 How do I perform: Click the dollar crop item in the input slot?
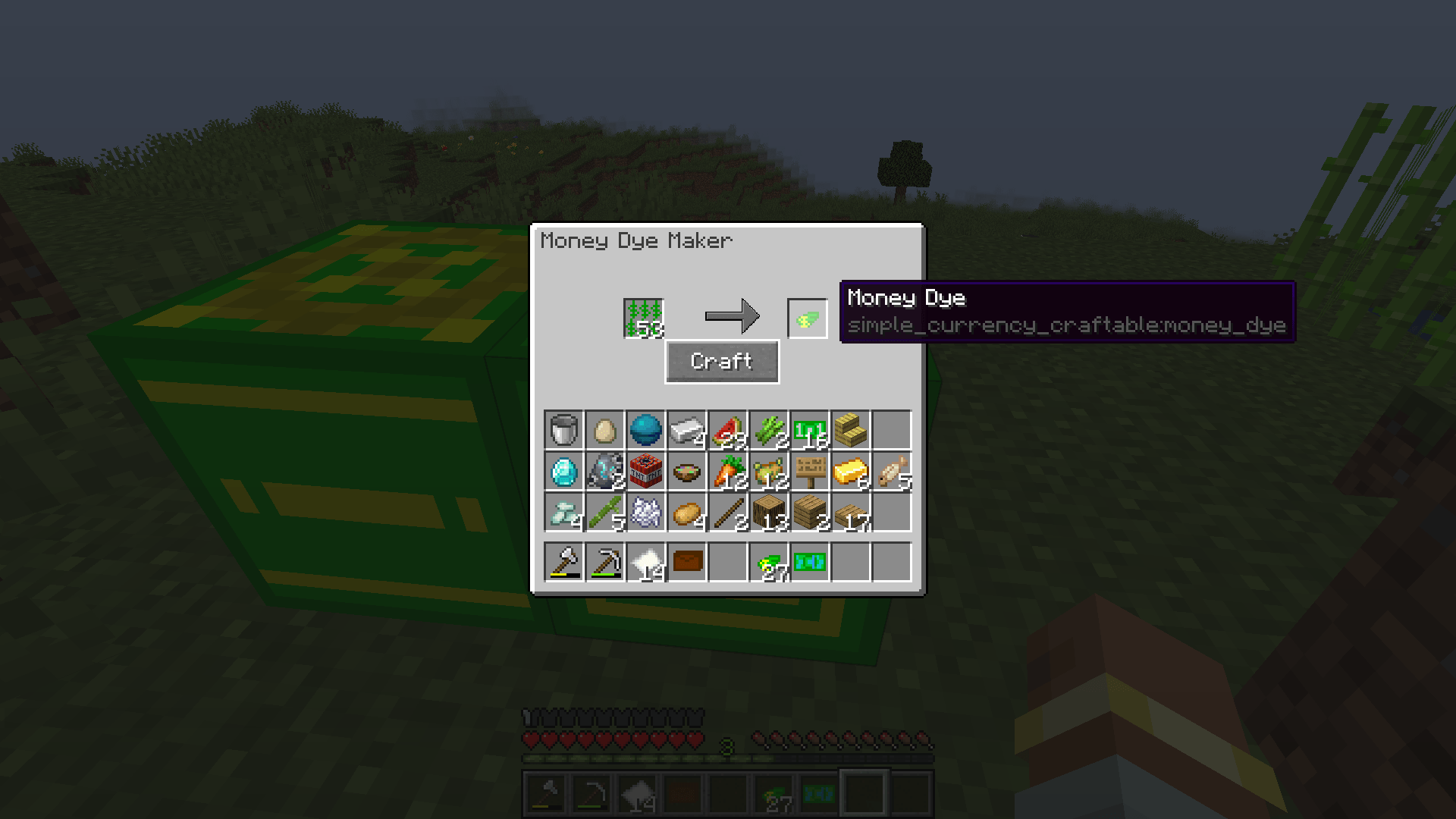tap(643, 316)
